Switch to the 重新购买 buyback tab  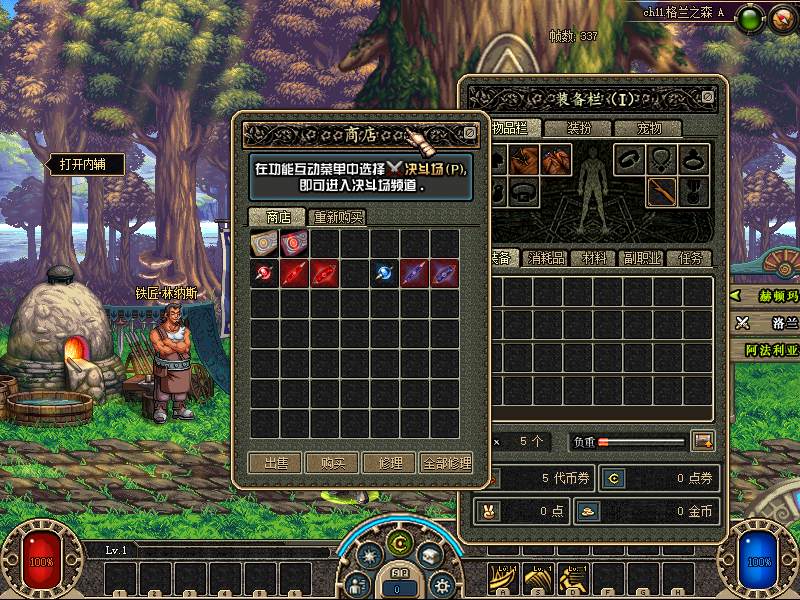(339, 217)
